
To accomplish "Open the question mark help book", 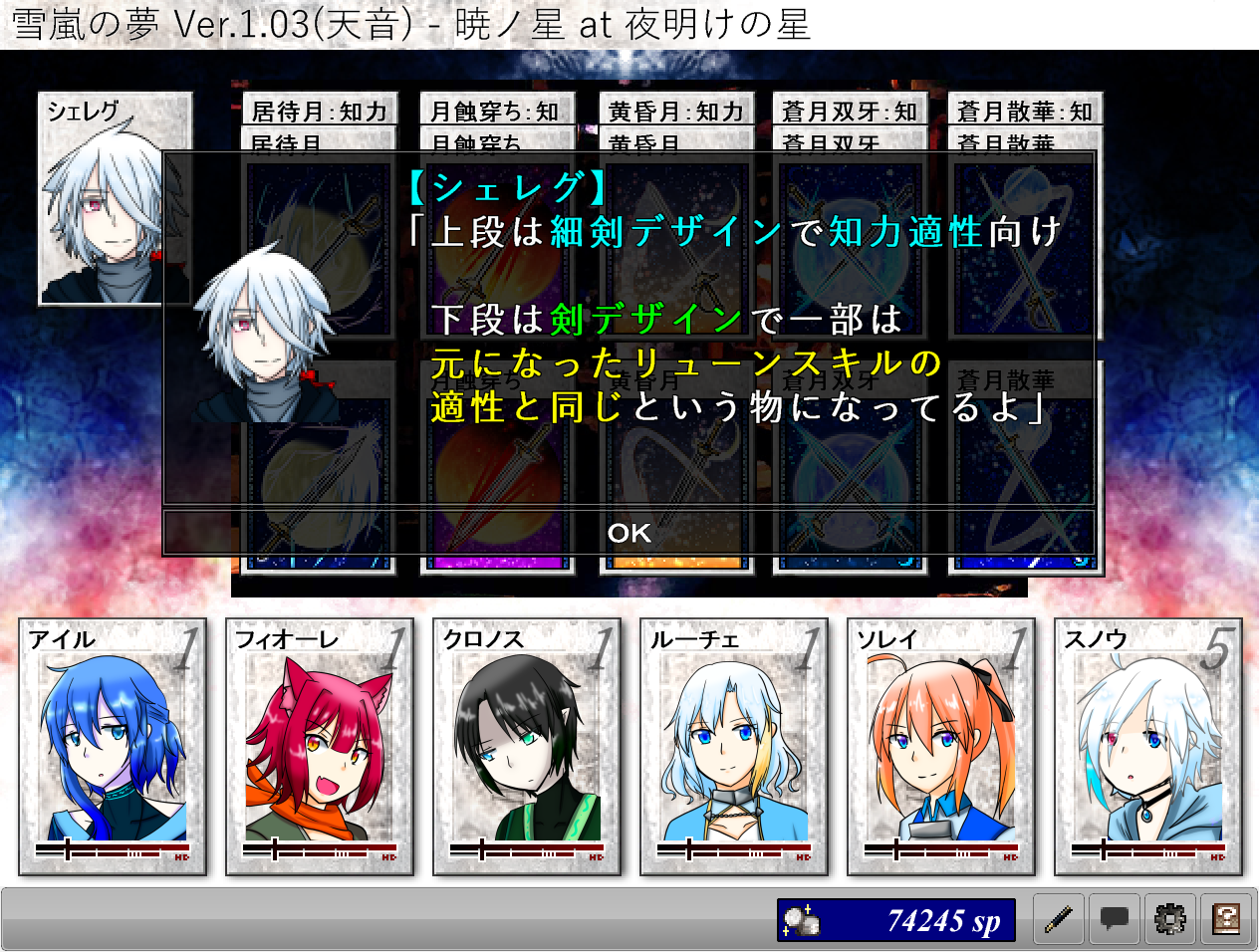I will tap(1226, 919).
